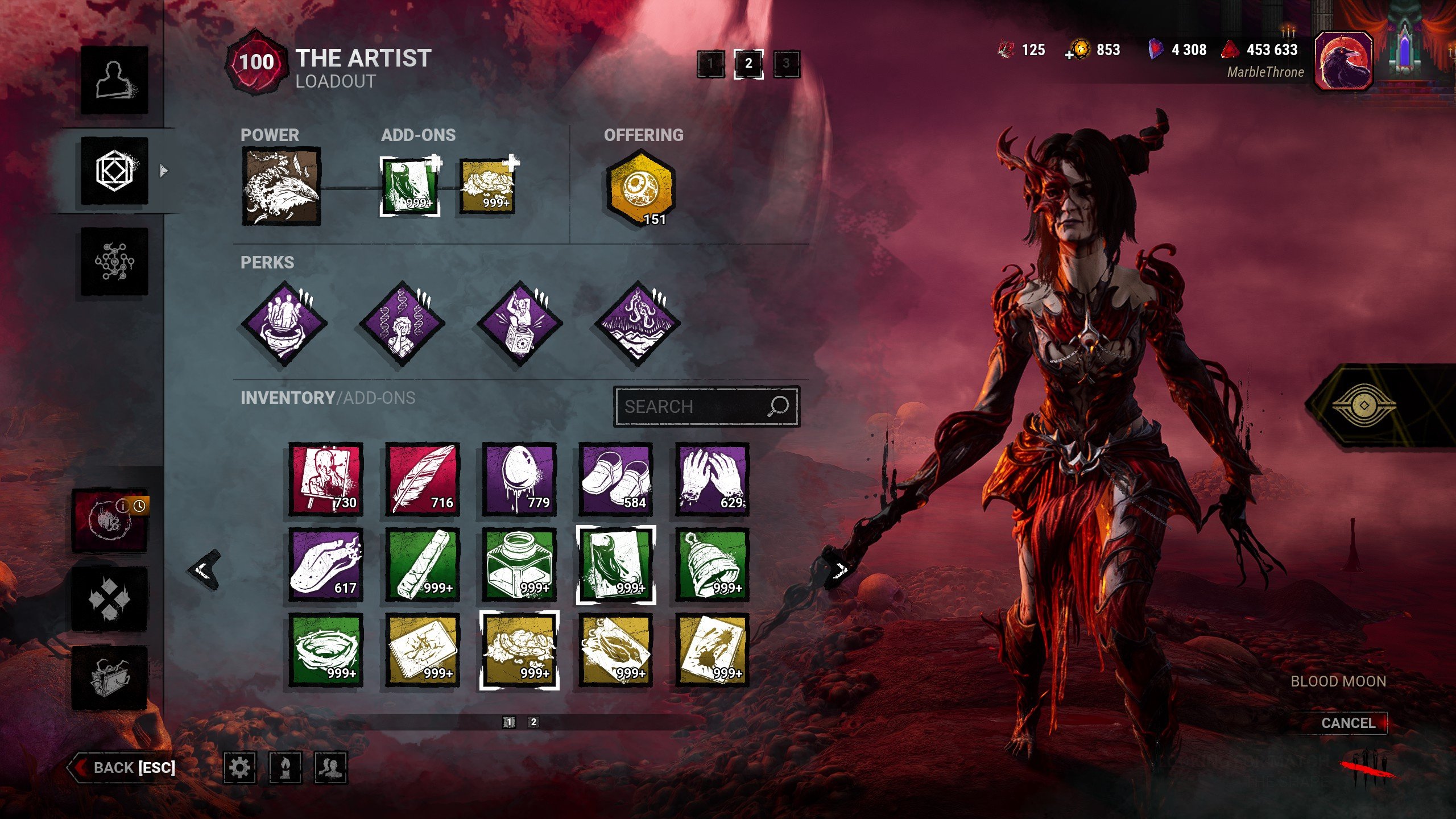Select the green bell add-on
This screenshot has height=819, width=1456.
(x=712, y=565)
